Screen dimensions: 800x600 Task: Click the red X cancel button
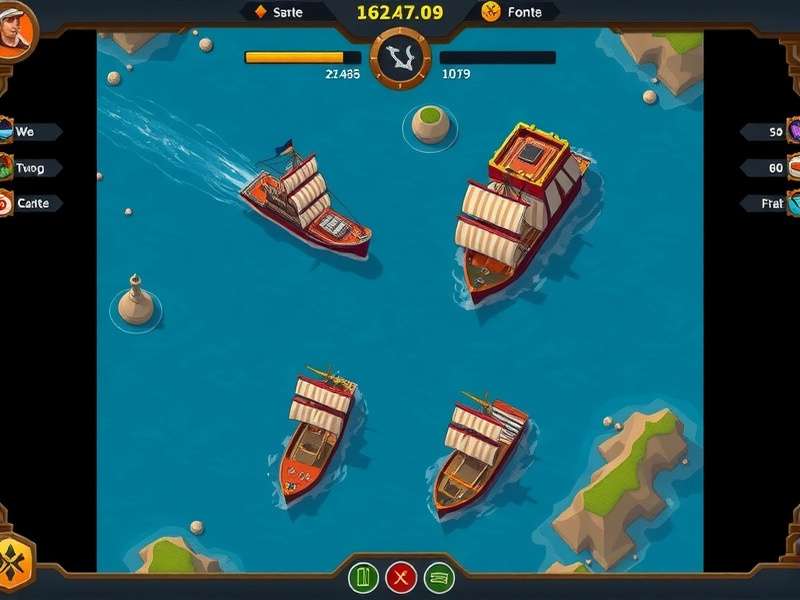pyautogui.click(x=401, y=577)
